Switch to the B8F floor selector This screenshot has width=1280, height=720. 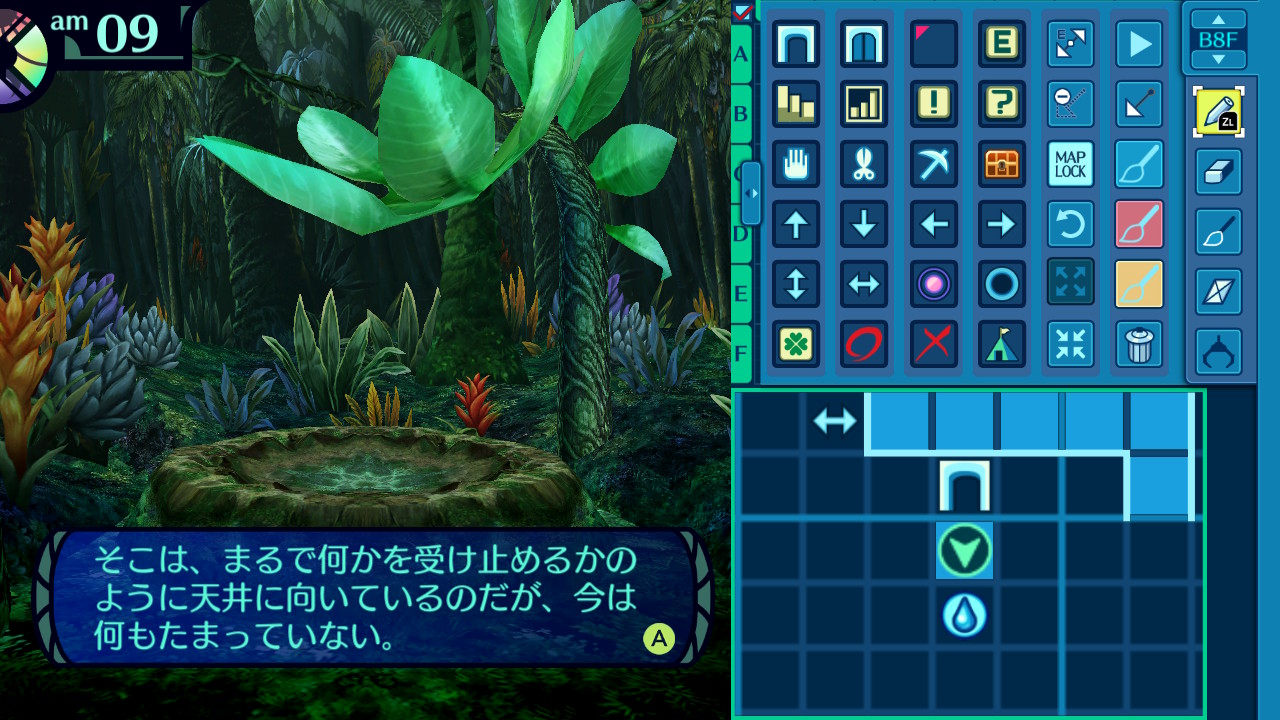tap(1218, 40)
